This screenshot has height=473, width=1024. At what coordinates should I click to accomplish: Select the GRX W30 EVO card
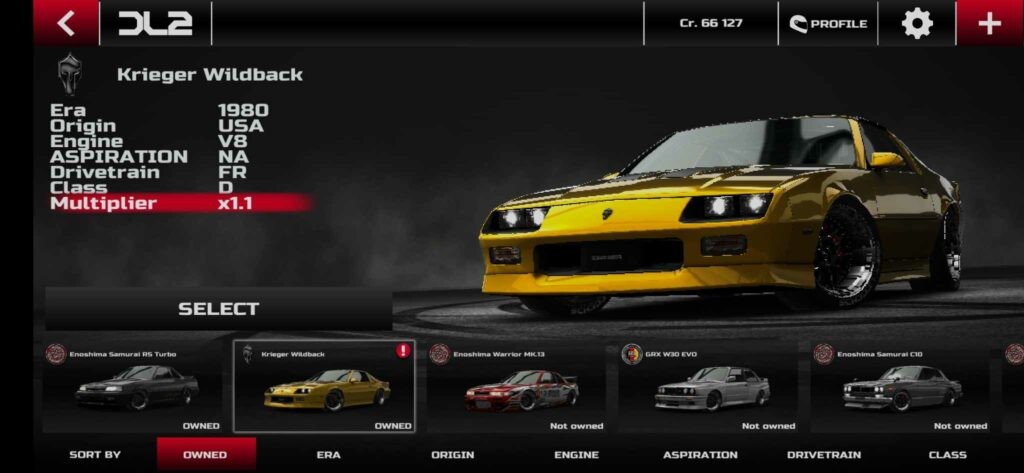709,387
